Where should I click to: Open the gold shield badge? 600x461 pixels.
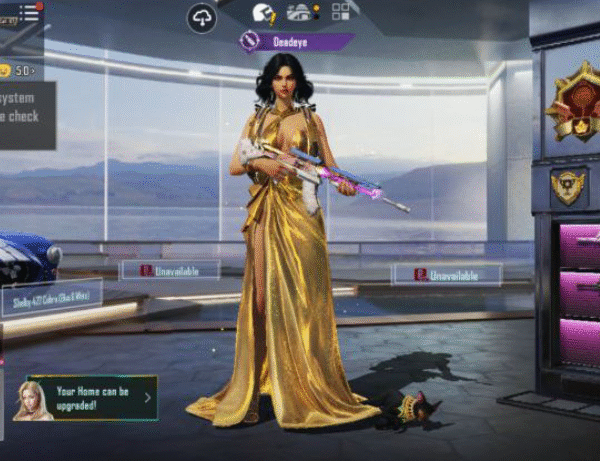coord(567,185)
